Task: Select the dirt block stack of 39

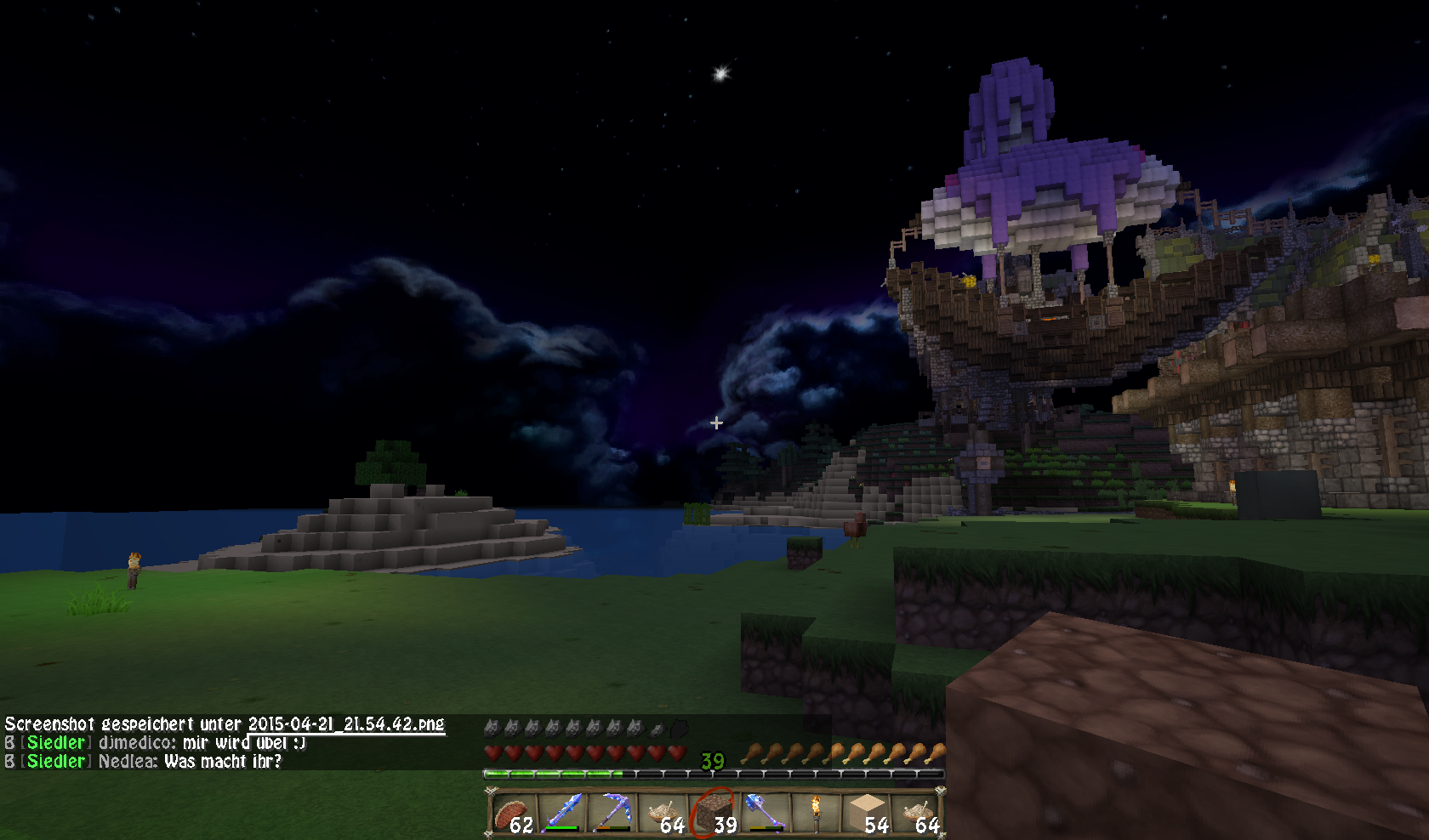Action: click(x=714, y=814)
